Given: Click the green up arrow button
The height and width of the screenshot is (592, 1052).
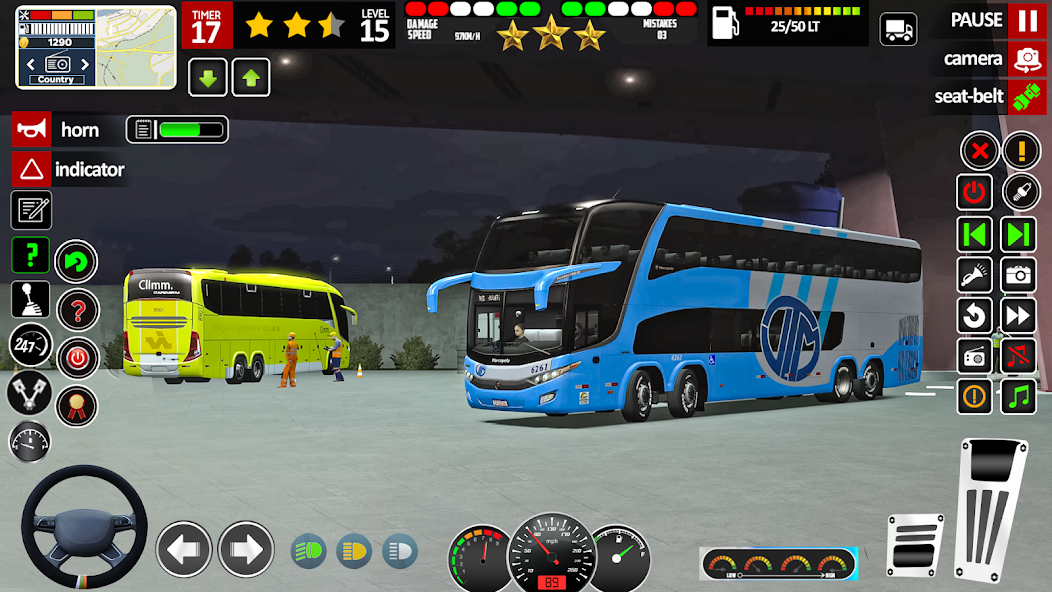Looking at the screenshot, I should [x=251, y=78].
